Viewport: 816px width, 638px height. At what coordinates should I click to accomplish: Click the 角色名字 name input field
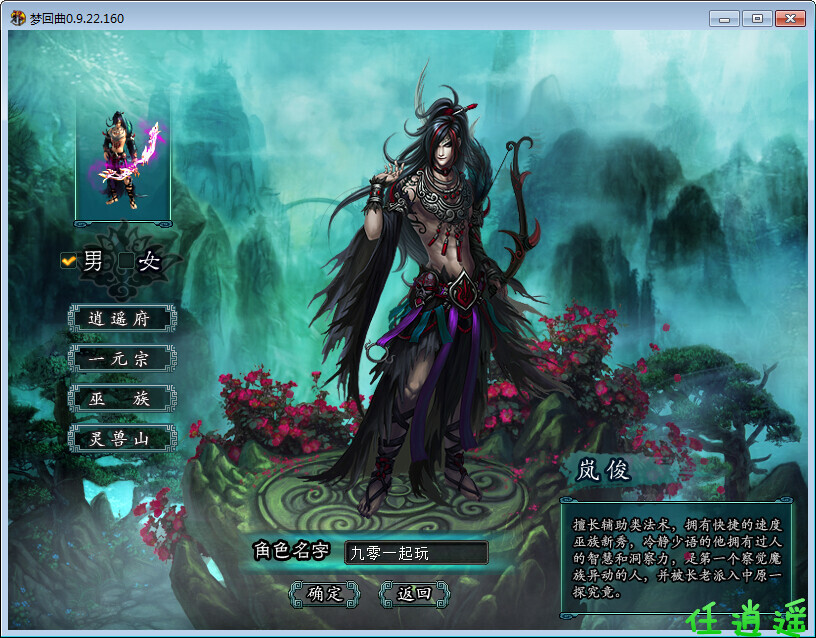click(415, 553)
